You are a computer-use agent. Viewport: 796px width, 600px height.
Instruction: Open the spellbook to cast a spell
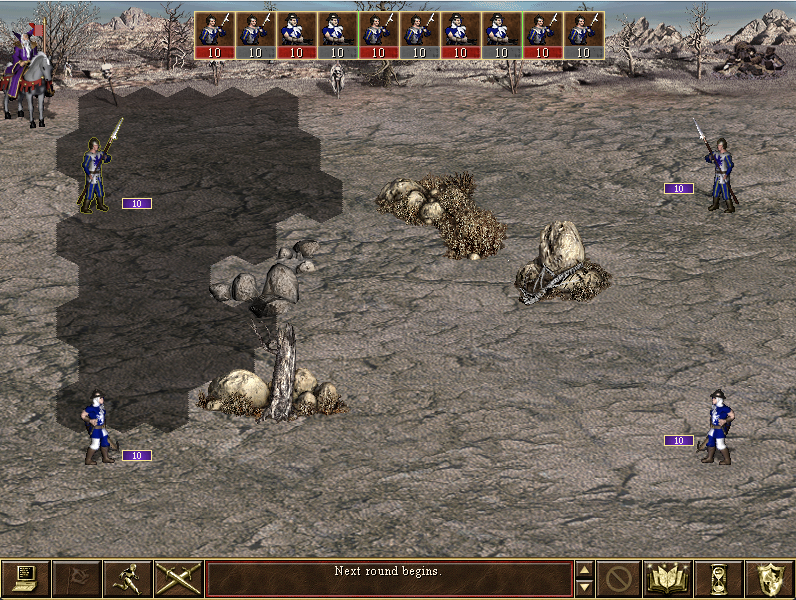(x=668, y=579)
